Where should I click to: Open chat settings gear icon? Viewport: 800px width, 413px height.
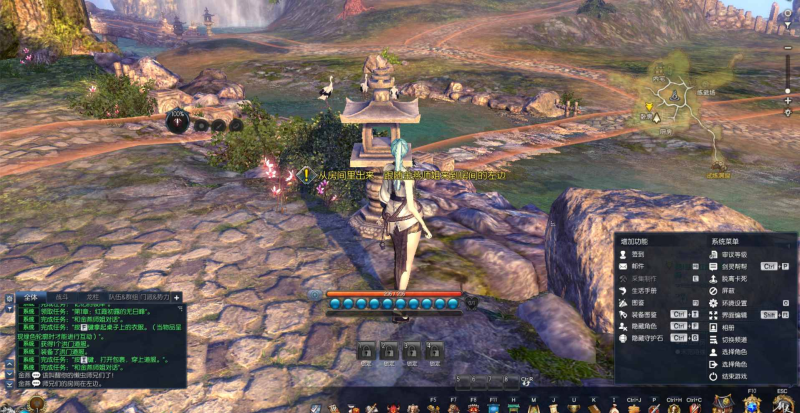[8, 297]
